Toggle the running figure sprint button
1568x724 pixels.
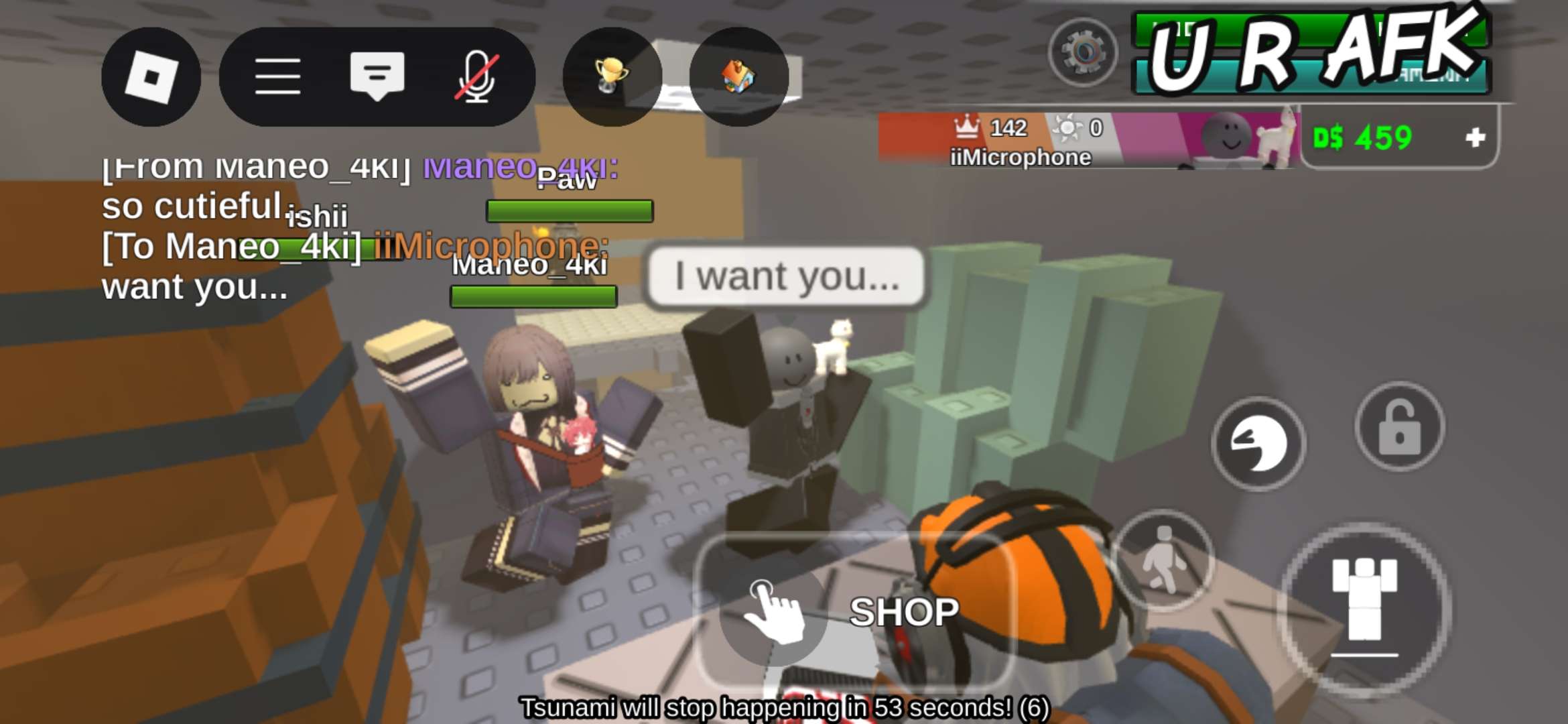1163,560
